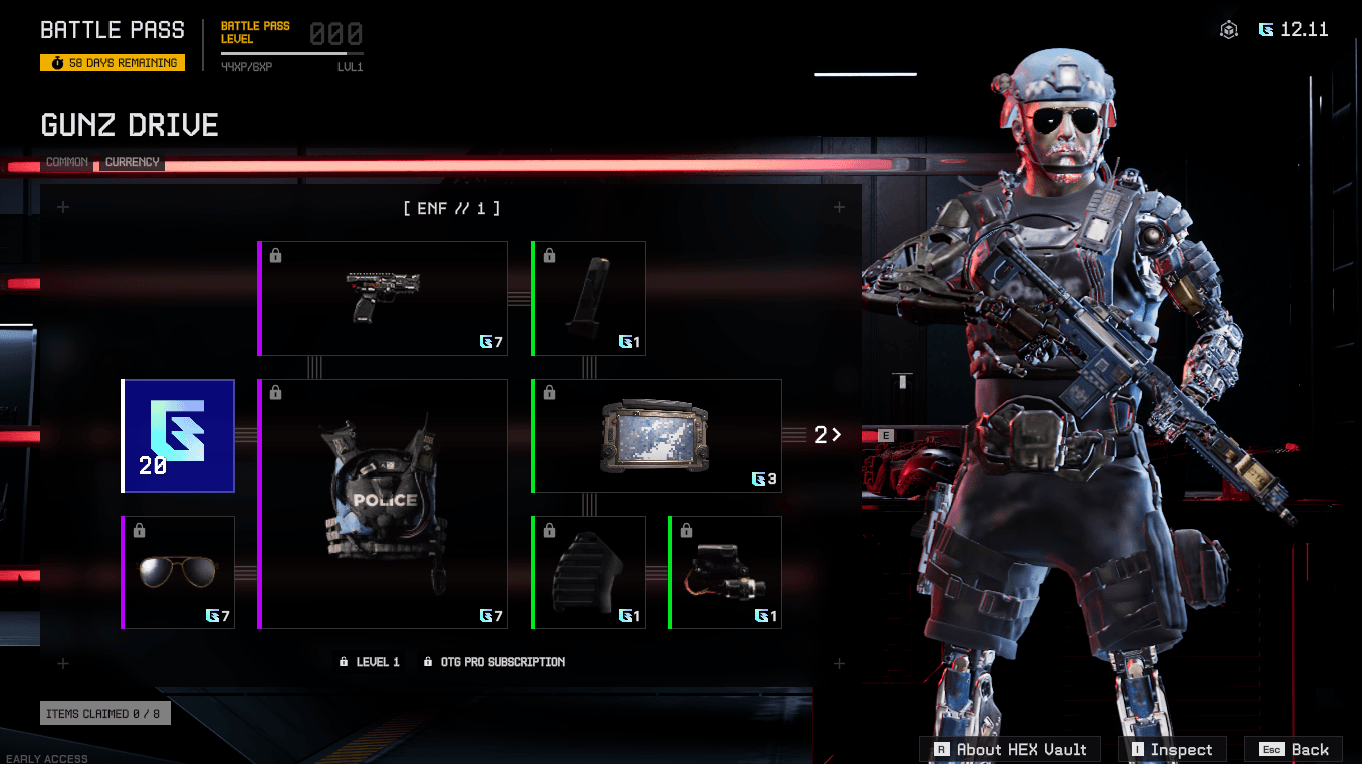
Task: Switch to the Currency tab
Action: (132, 162)
